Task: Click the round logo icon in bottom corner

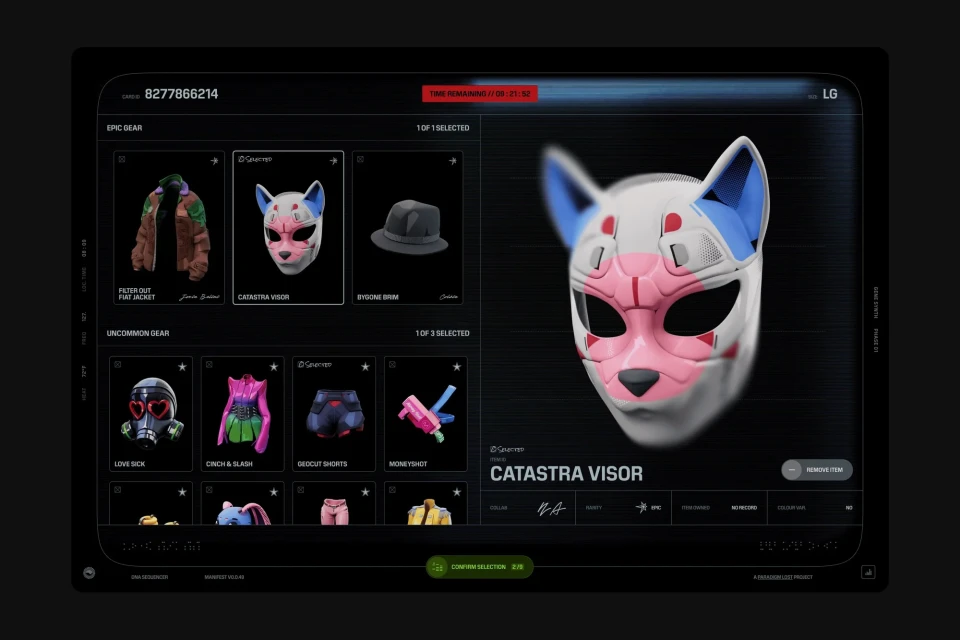Action: pos(90,573)
